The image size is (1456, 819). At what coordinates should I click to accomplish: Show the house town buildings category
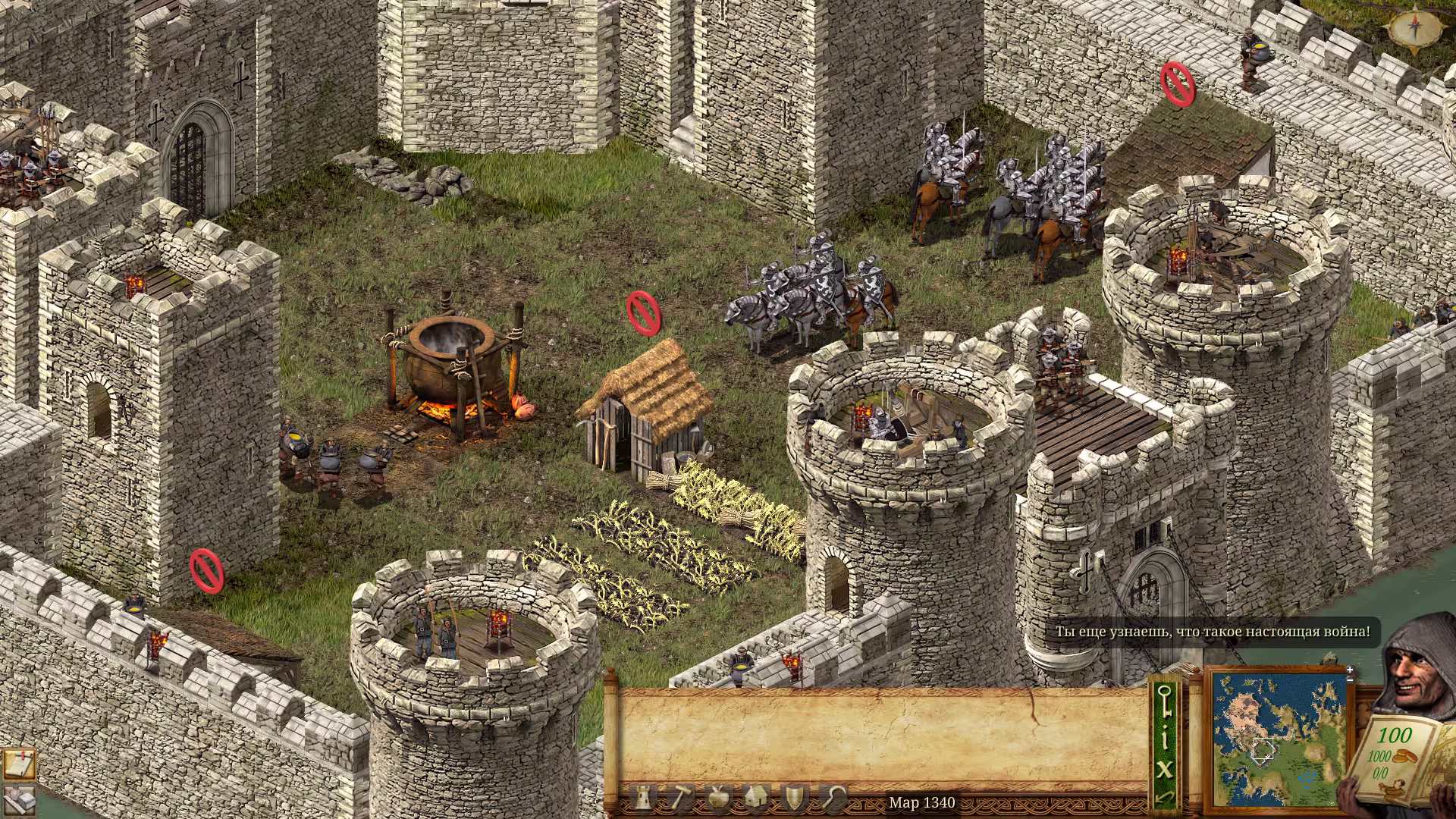coord(756,798)
